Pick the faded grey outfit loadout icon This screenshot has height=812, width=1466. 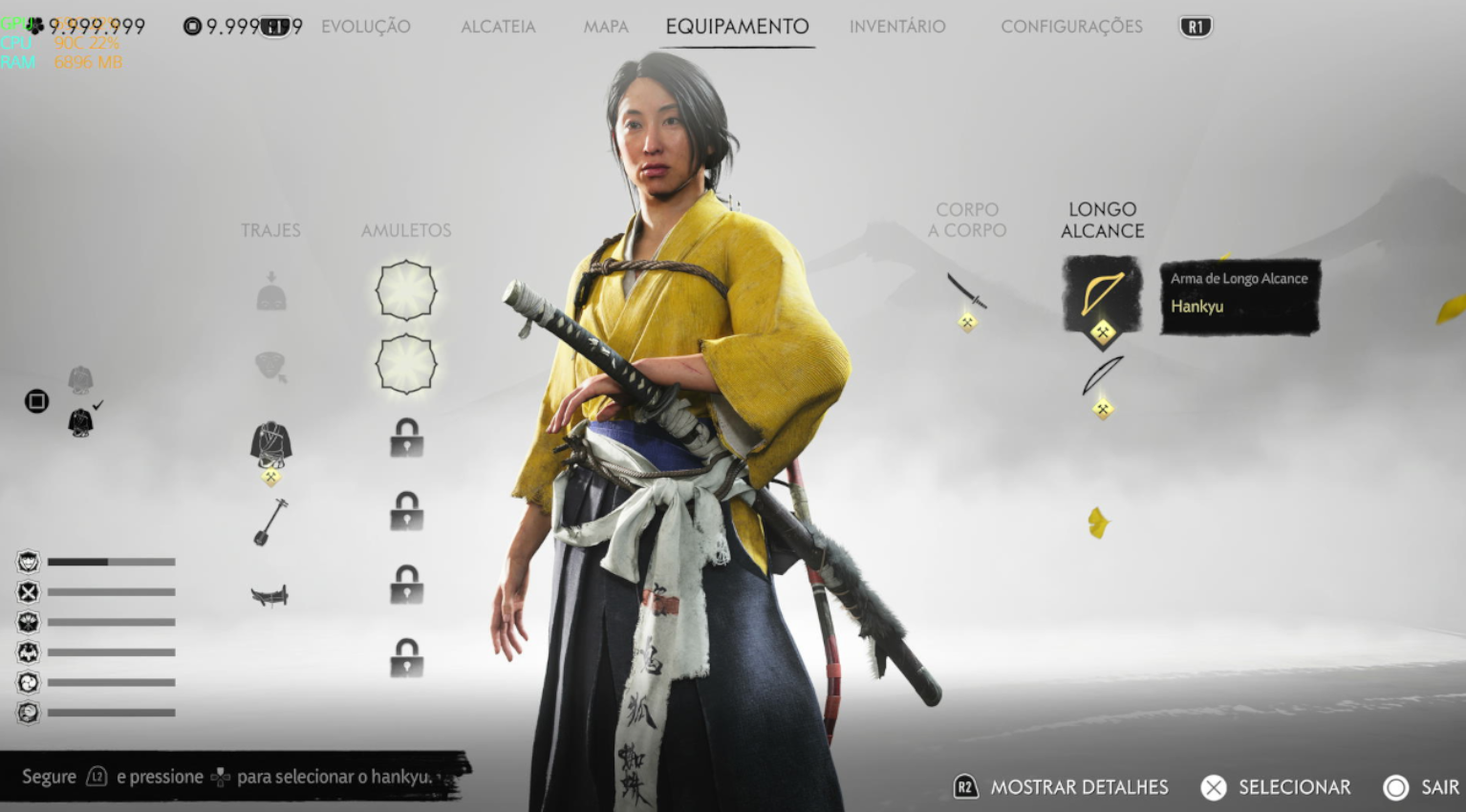click(x=80, y=379)
